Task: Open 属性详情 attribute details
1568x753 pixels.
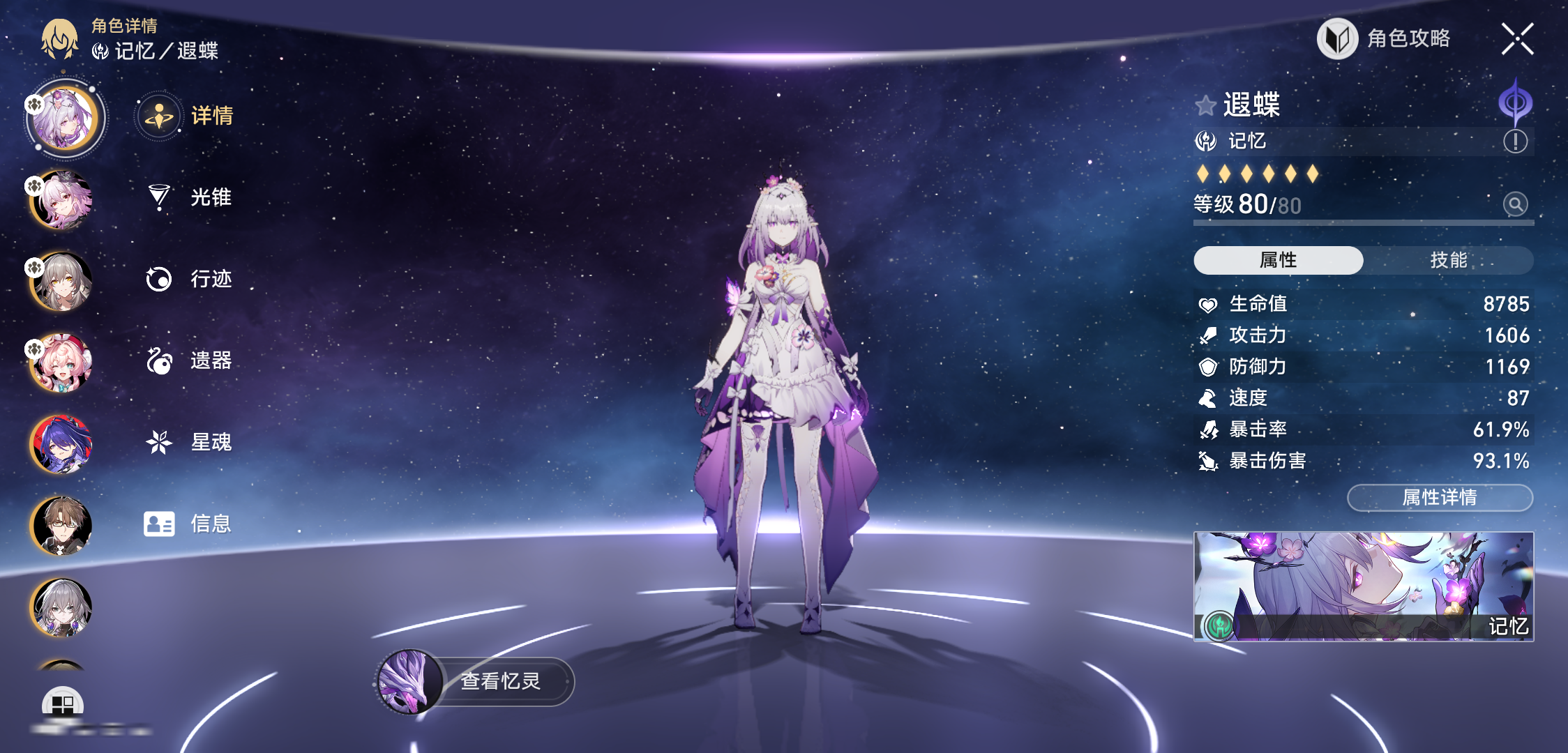Action: coord(1439,498)
